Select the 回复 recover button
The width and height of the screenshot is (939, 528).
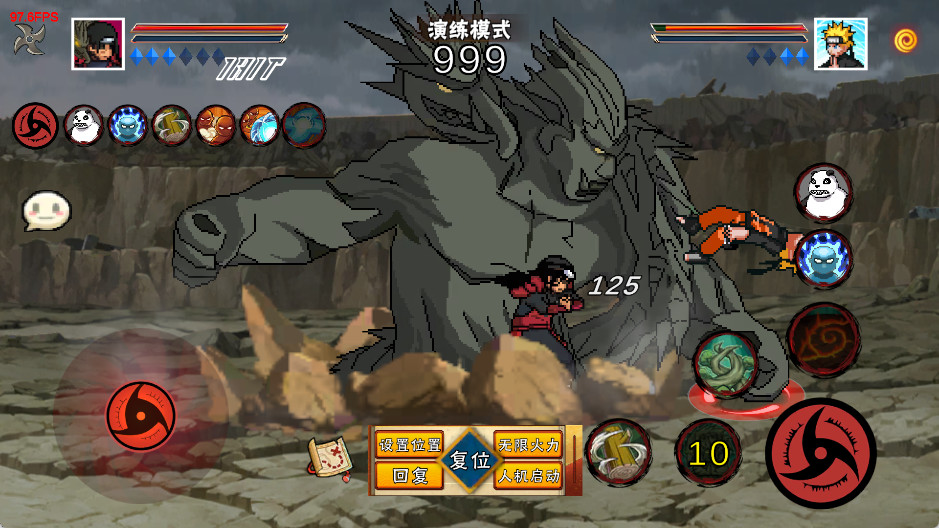[x=408, y=476]
